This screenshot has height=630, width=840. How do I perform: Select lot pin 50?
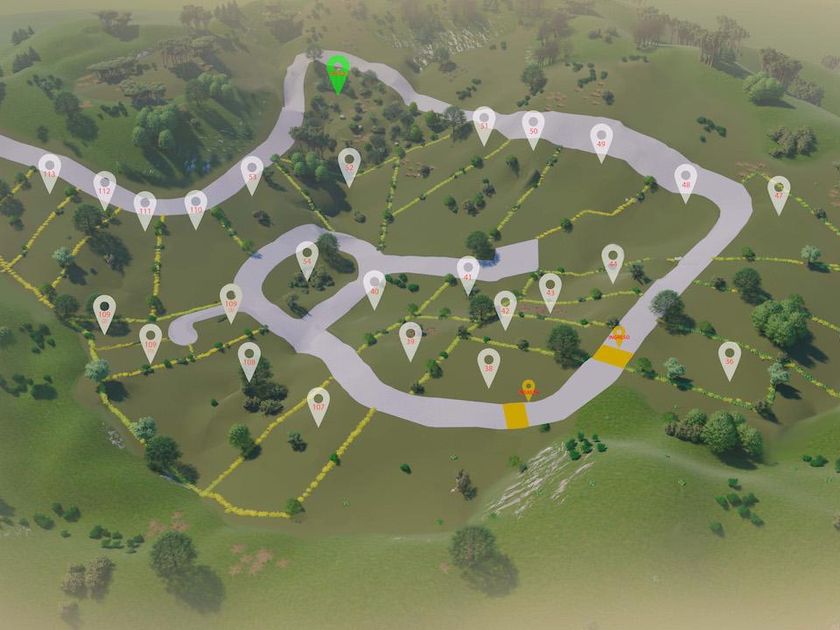(x=533, y=126)
